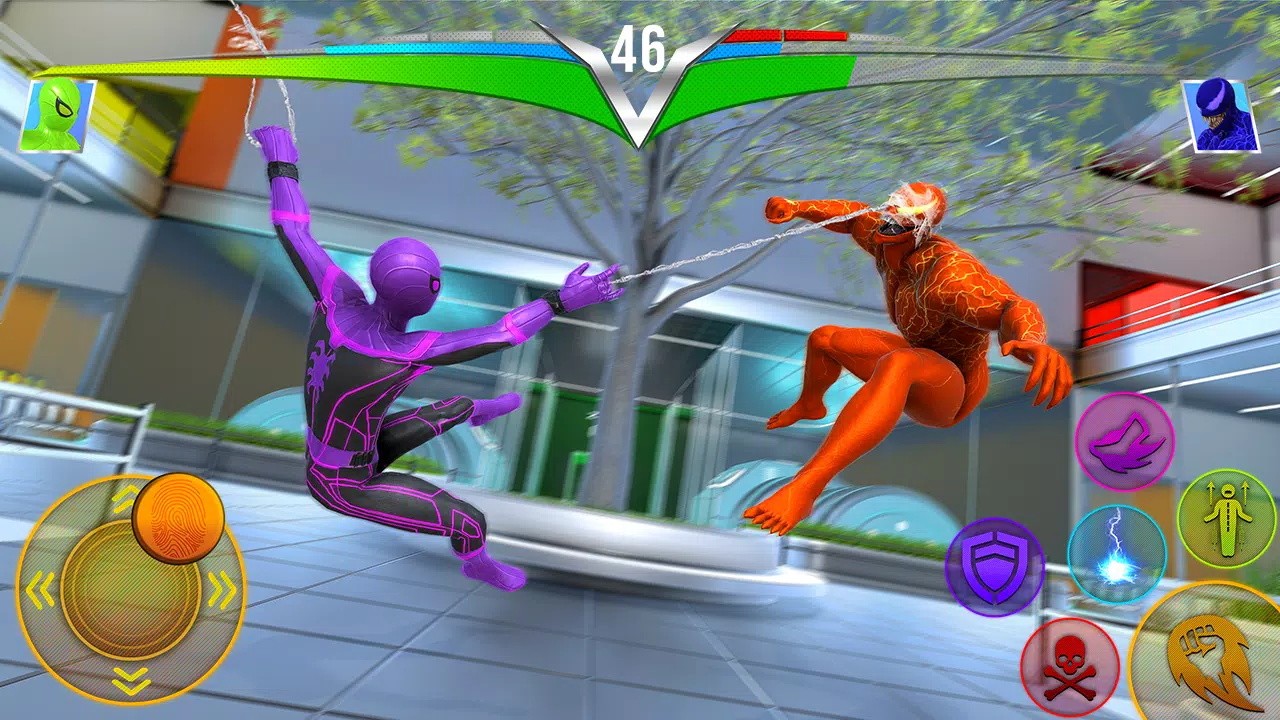This screenshot has width=1280, height=720.
Task: Activate the purple shield block button
Action: (994, 566)
